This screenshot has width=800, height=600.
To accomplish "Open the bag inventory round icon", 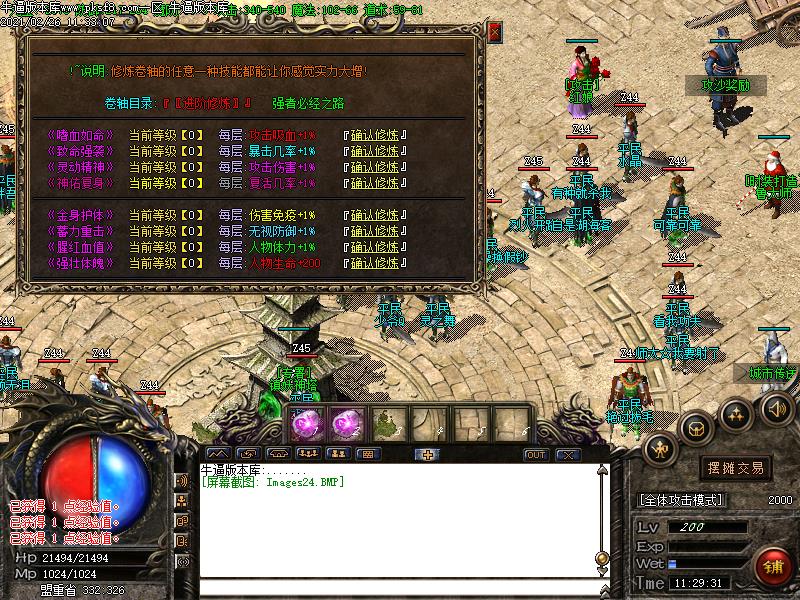I will pyautogui.click(x=696, y=428).
